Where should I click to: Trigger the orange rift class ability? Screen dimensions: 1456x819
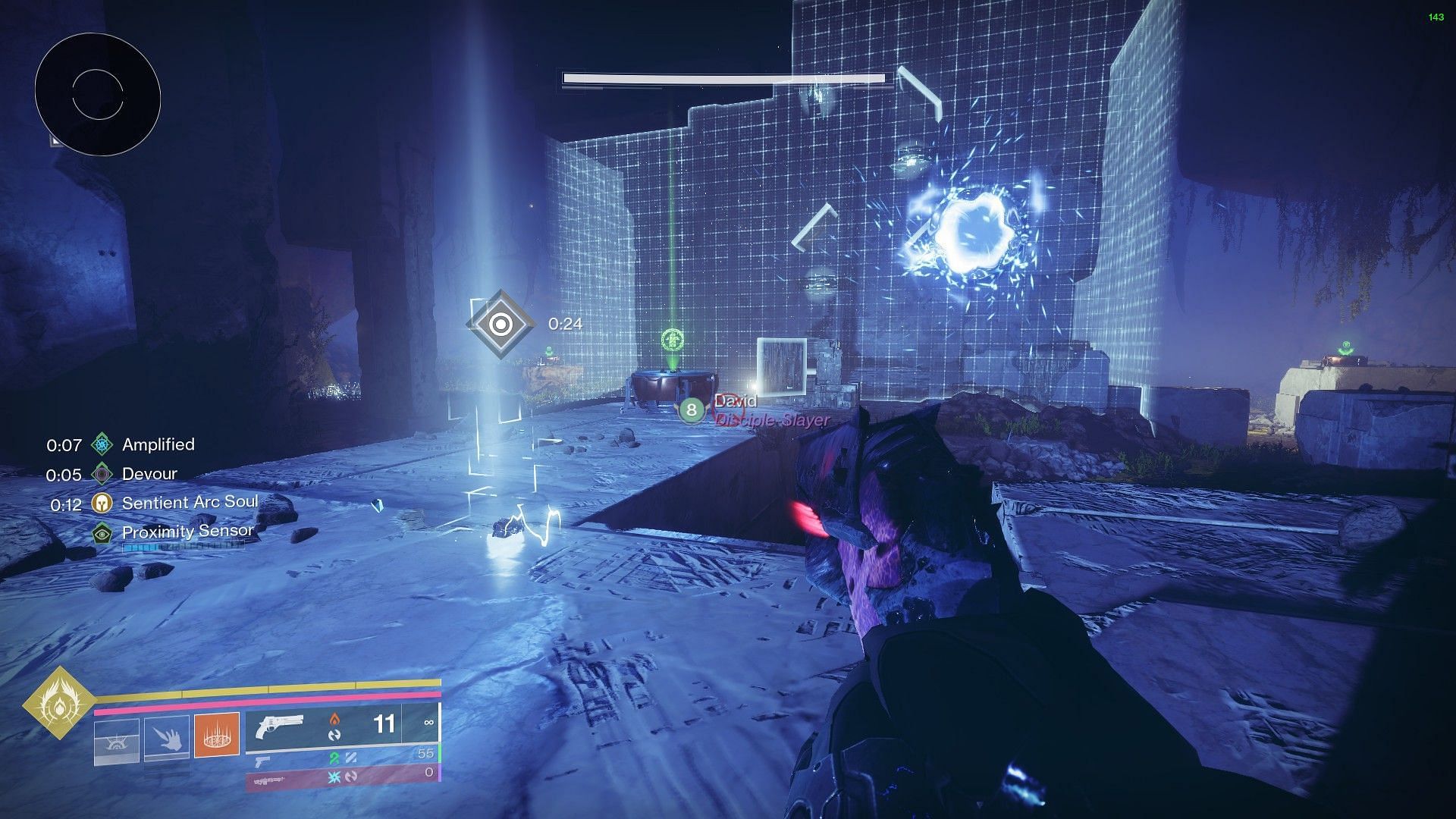coord(217,734)
